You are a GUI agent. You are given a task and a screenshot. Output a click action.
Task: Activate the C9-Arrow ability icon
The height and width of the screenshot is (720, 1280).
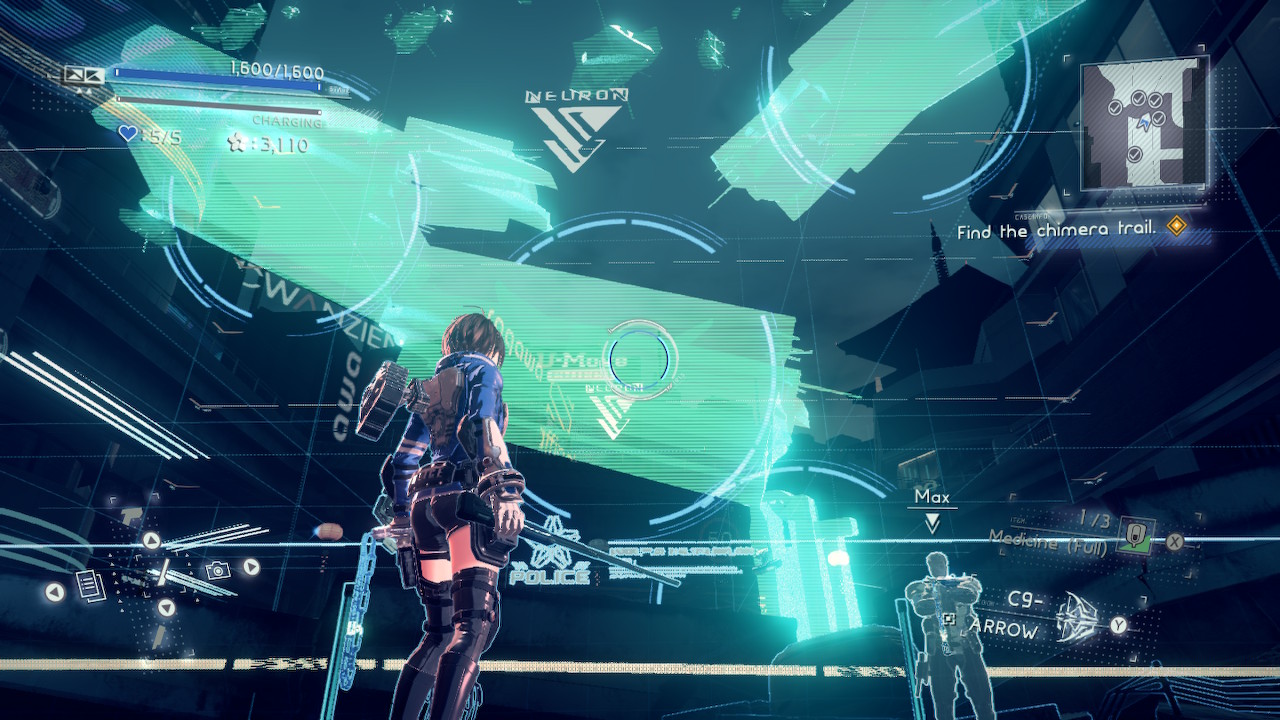(x=1077, y=614)
